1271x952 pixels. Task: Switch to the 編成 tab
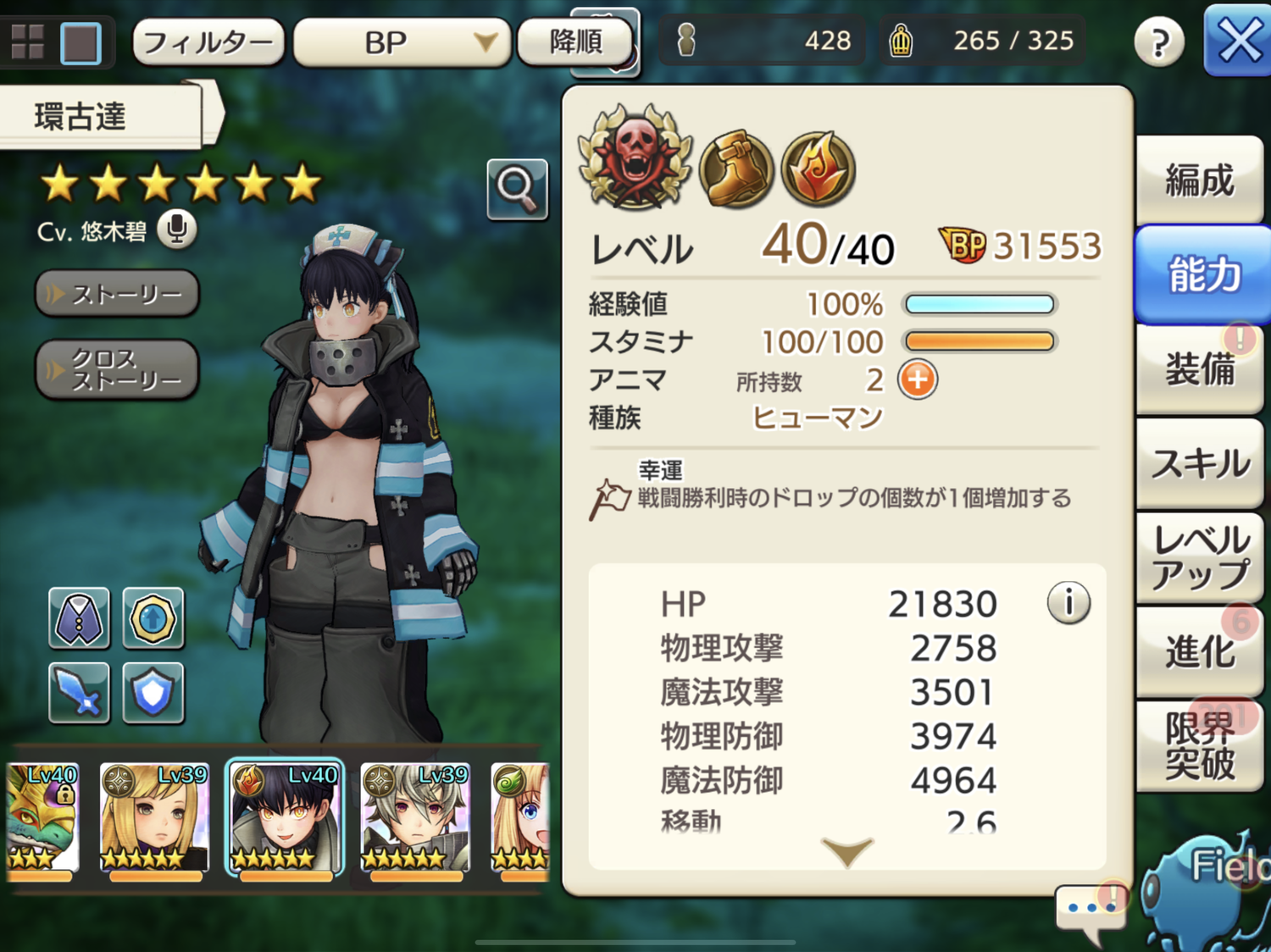[x=1199, y=180]
